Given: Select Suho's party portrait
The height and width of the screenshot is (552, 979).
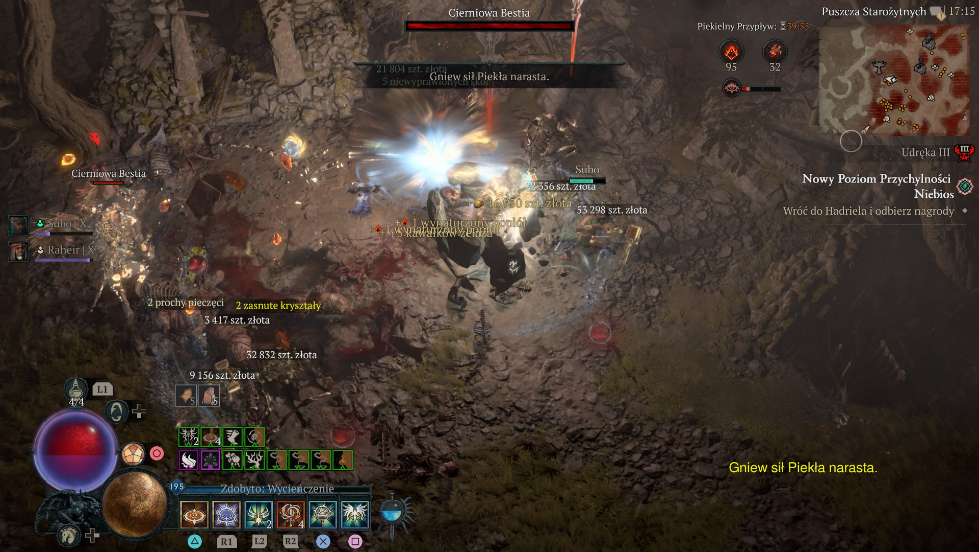Looking at the screenshot, I should tap(17, 225).
